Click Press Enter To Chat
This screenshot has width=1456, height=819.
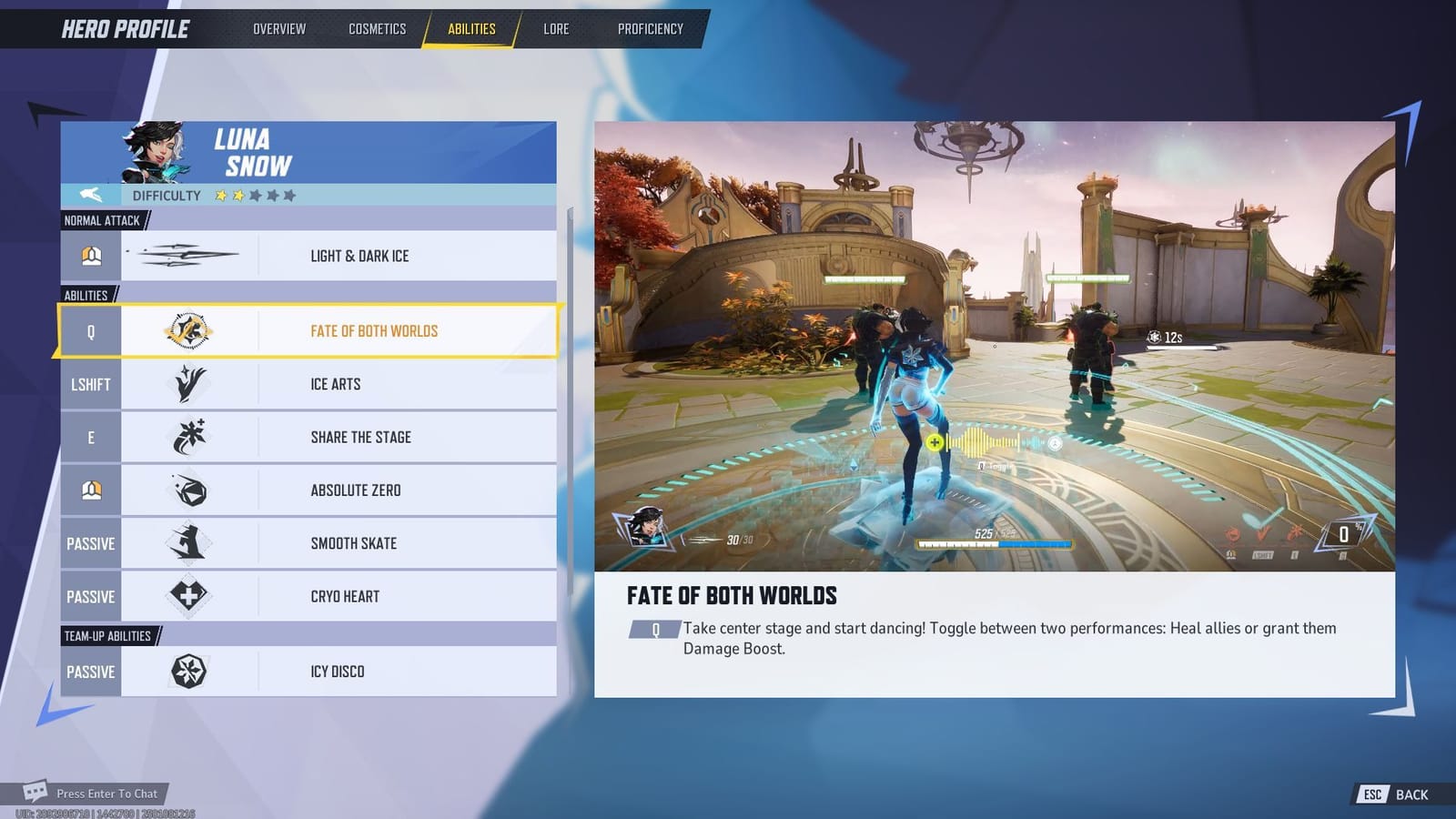click(x=106, y=794)
